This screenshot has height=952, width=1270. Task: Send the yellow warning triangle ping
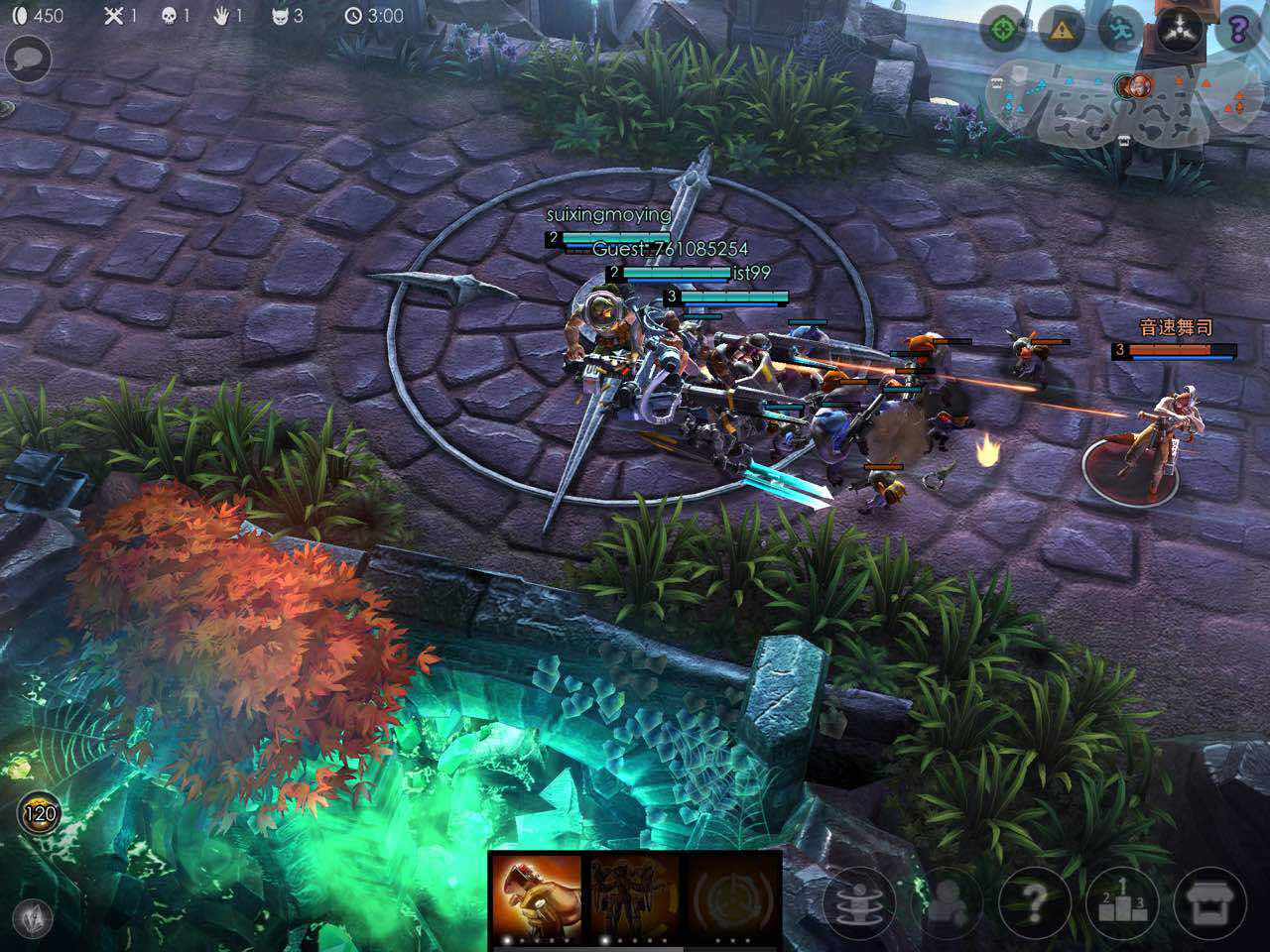coord(1062,29)
